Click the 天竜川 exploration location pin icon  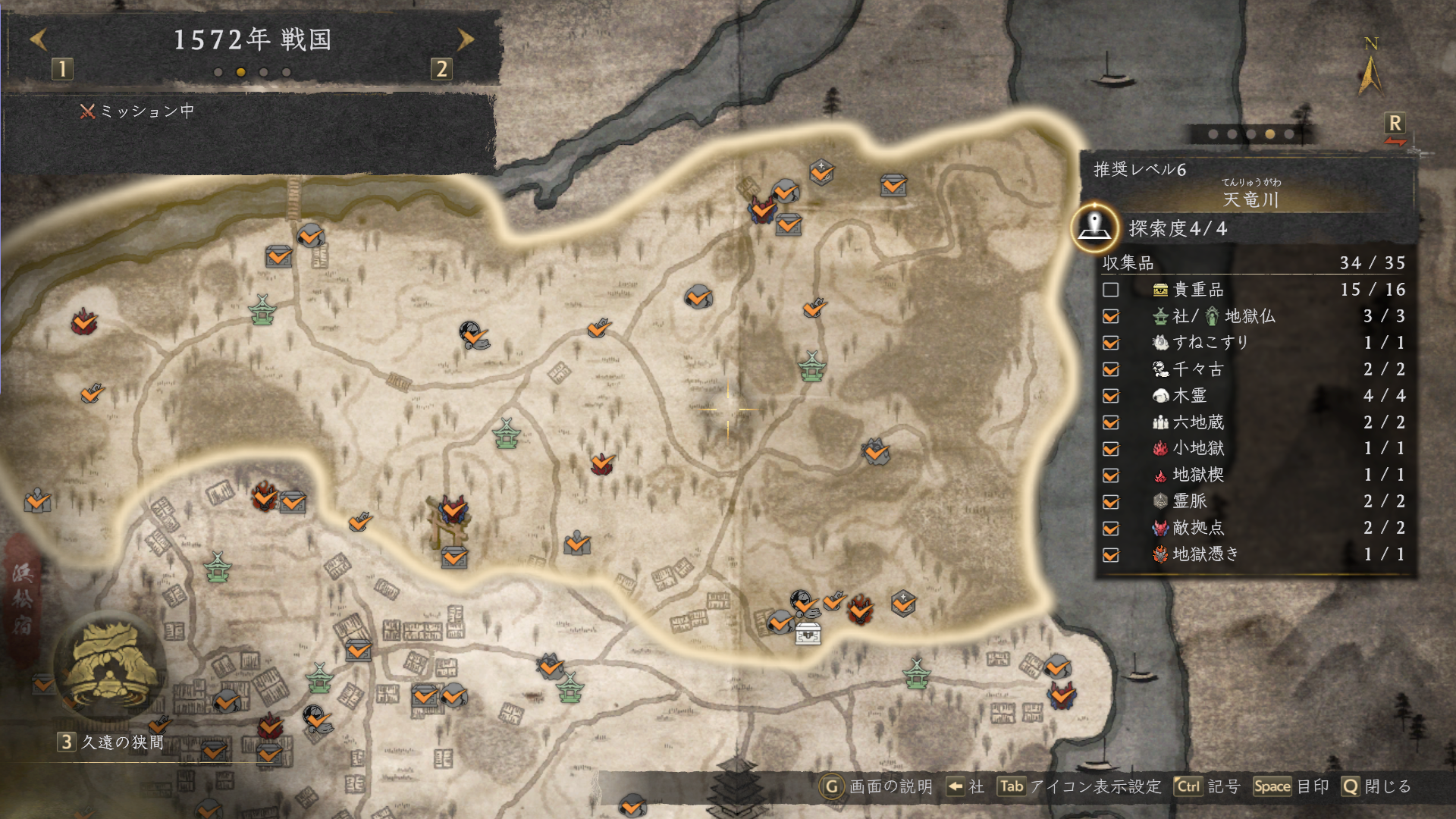tap(1094, 227)
